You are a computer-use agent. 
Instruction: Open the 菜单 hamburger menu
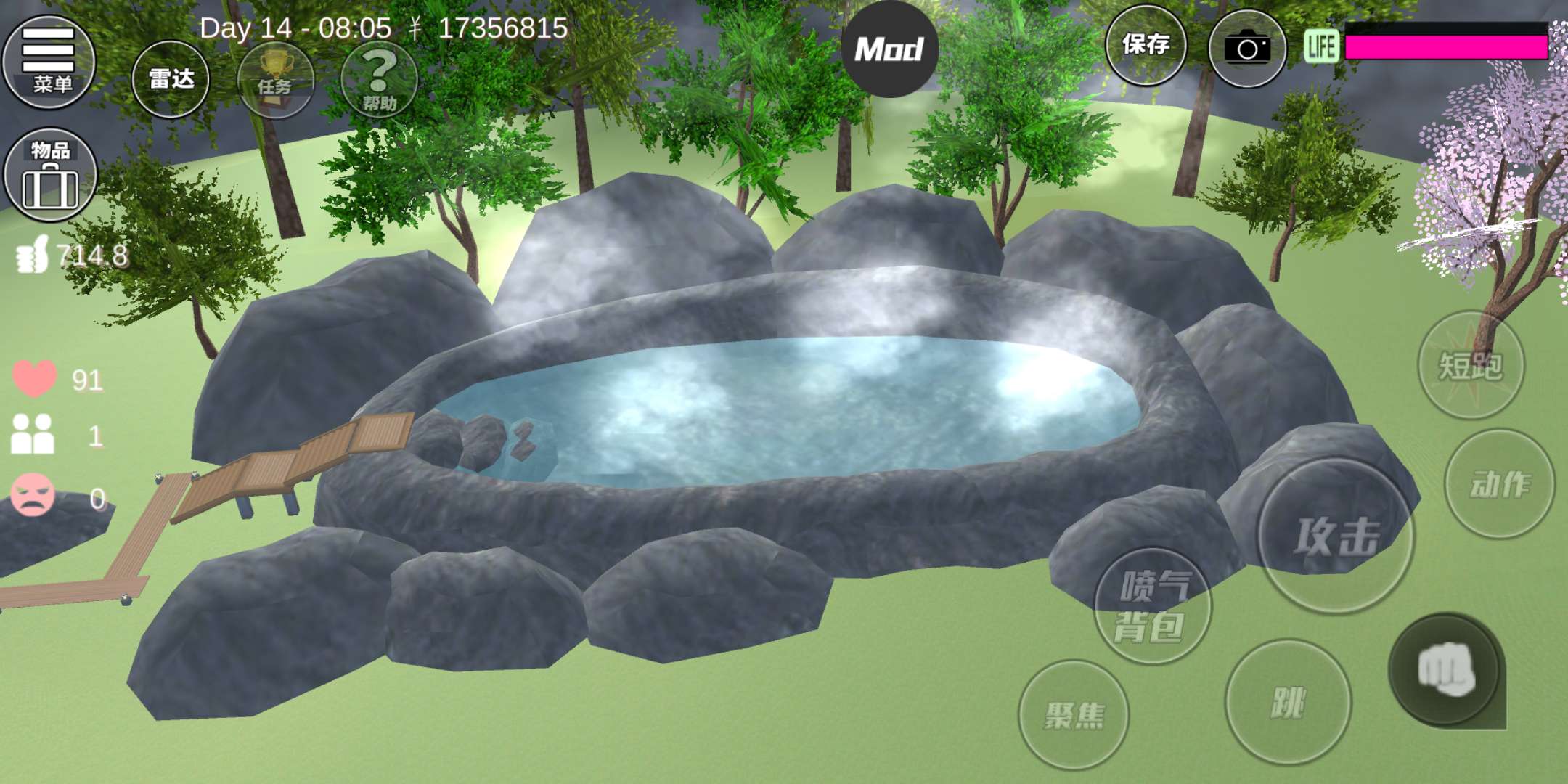(x=49, y=62)
